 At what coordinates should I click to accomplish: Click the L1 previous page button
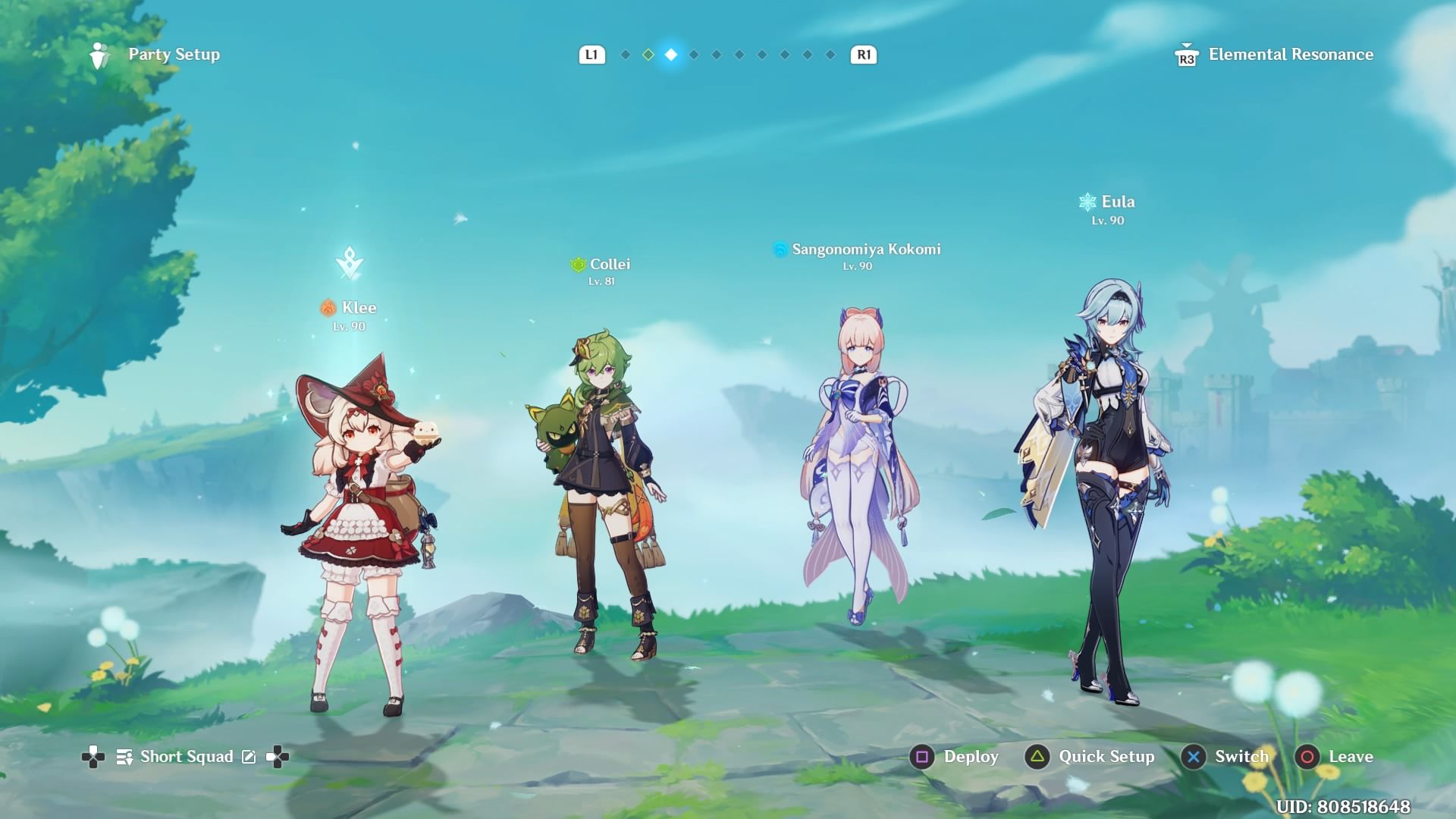click(x=591, y=54)
